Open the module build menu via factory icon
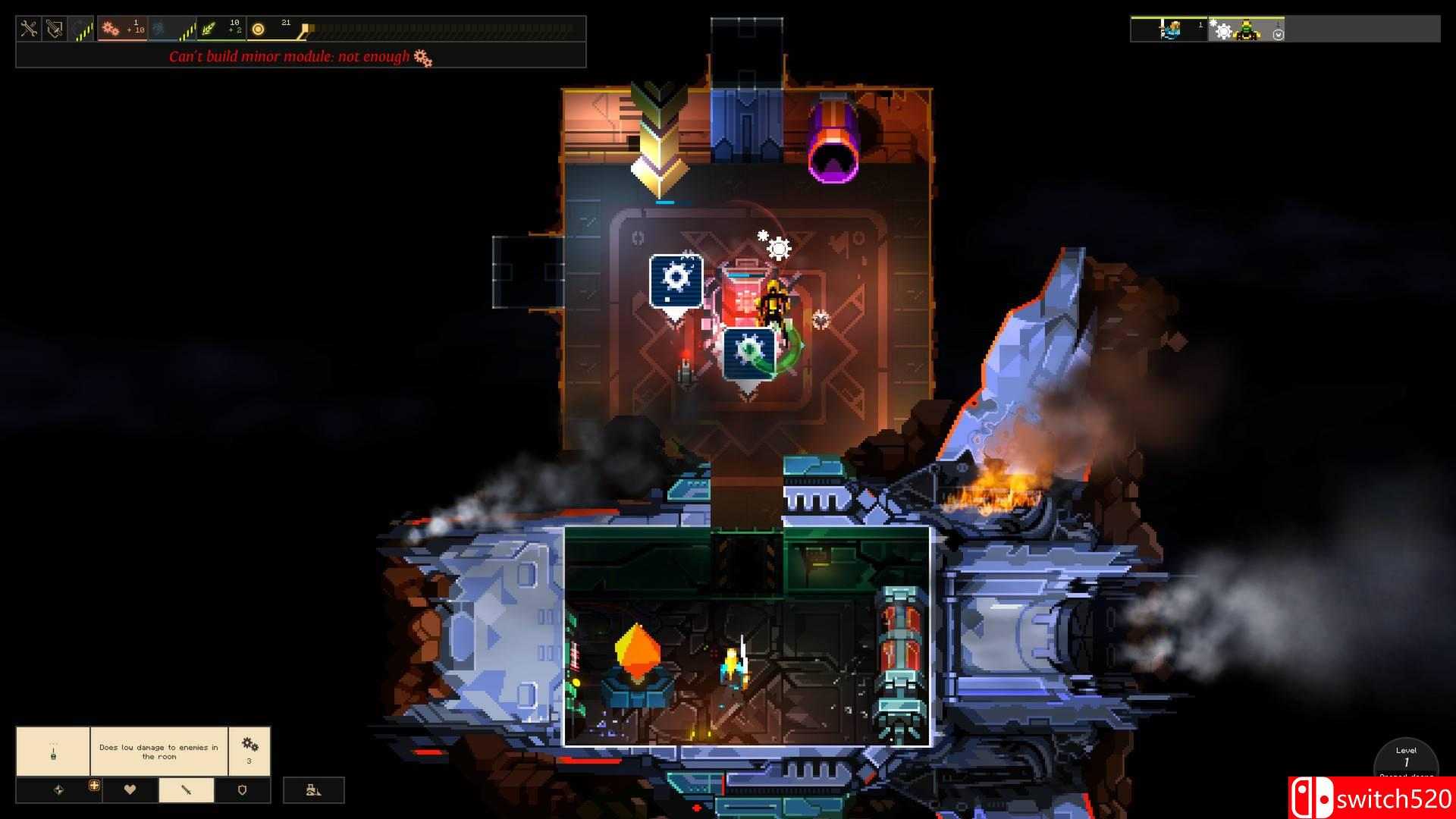1456x819 pixels. [x=312, y=790]
